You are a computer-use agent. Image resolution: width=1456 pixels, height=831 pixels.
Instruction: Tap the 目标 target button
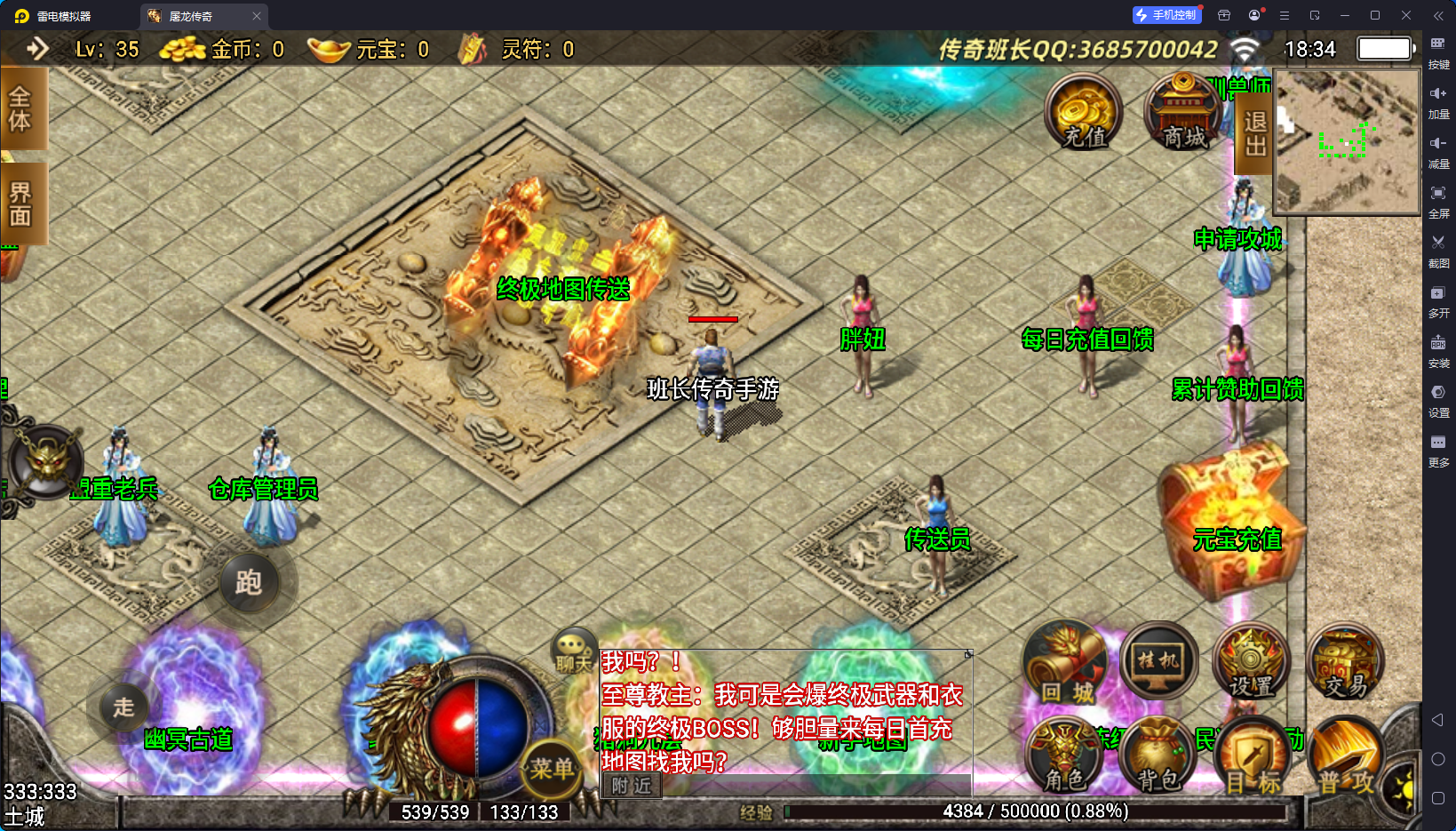point(1253,759)
